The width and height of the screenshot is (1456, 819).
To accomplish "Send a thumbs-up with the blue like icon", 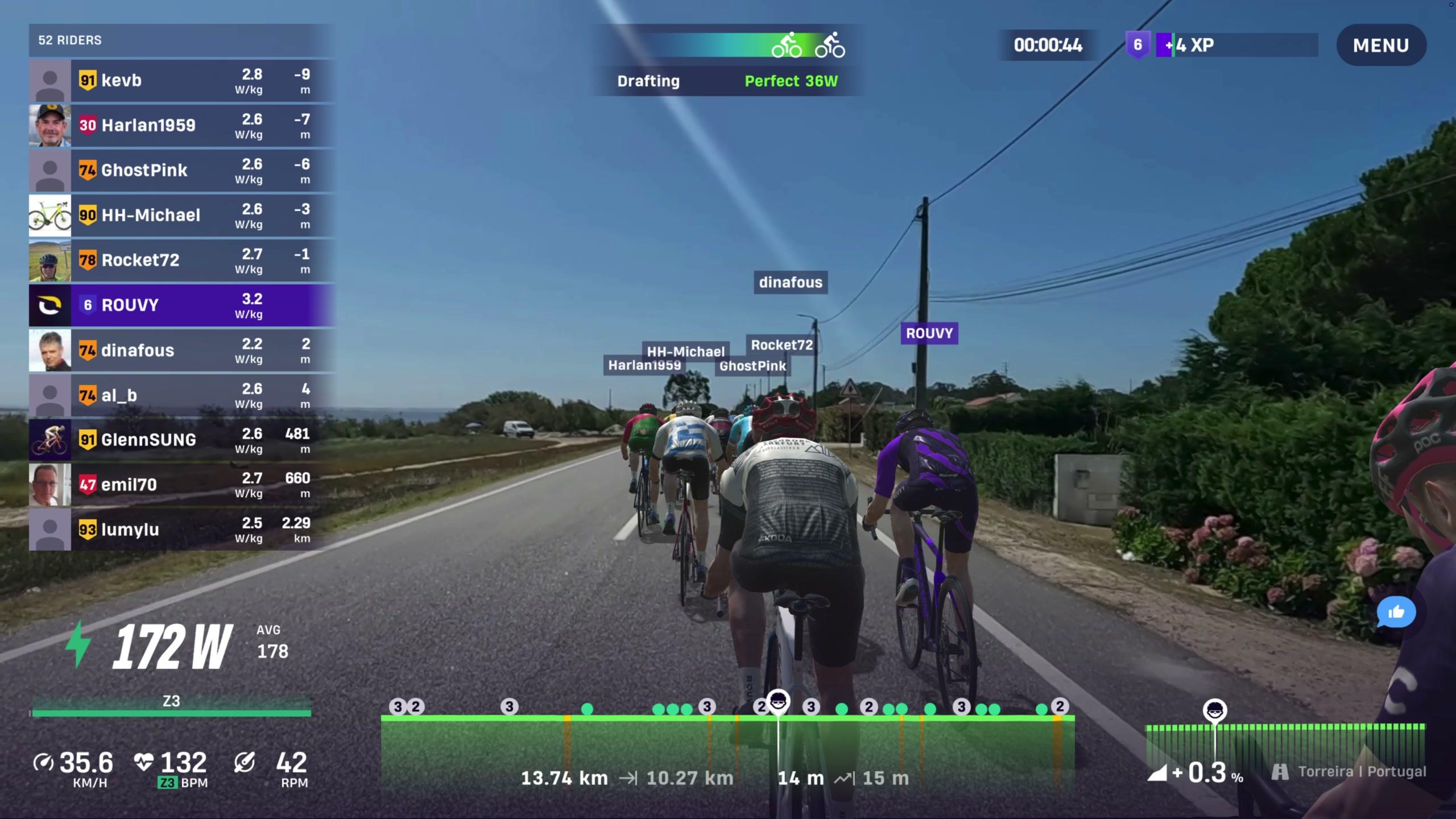I will [x=1396, y=613].
